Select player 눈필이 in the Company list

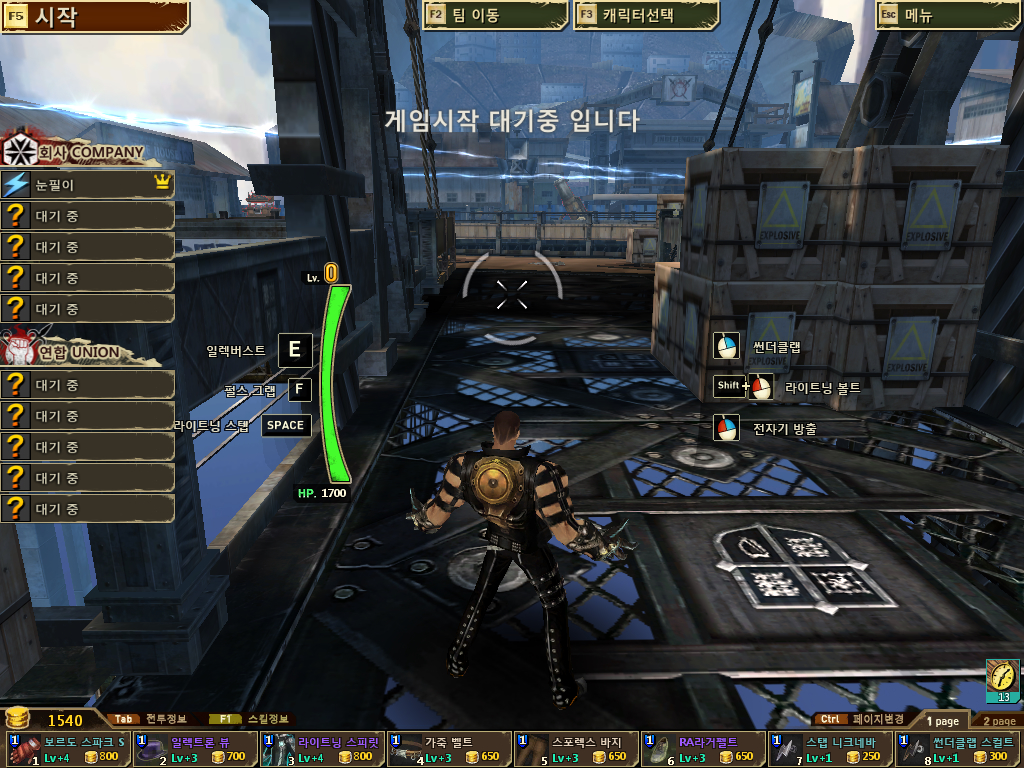click(x=88, y=185)
